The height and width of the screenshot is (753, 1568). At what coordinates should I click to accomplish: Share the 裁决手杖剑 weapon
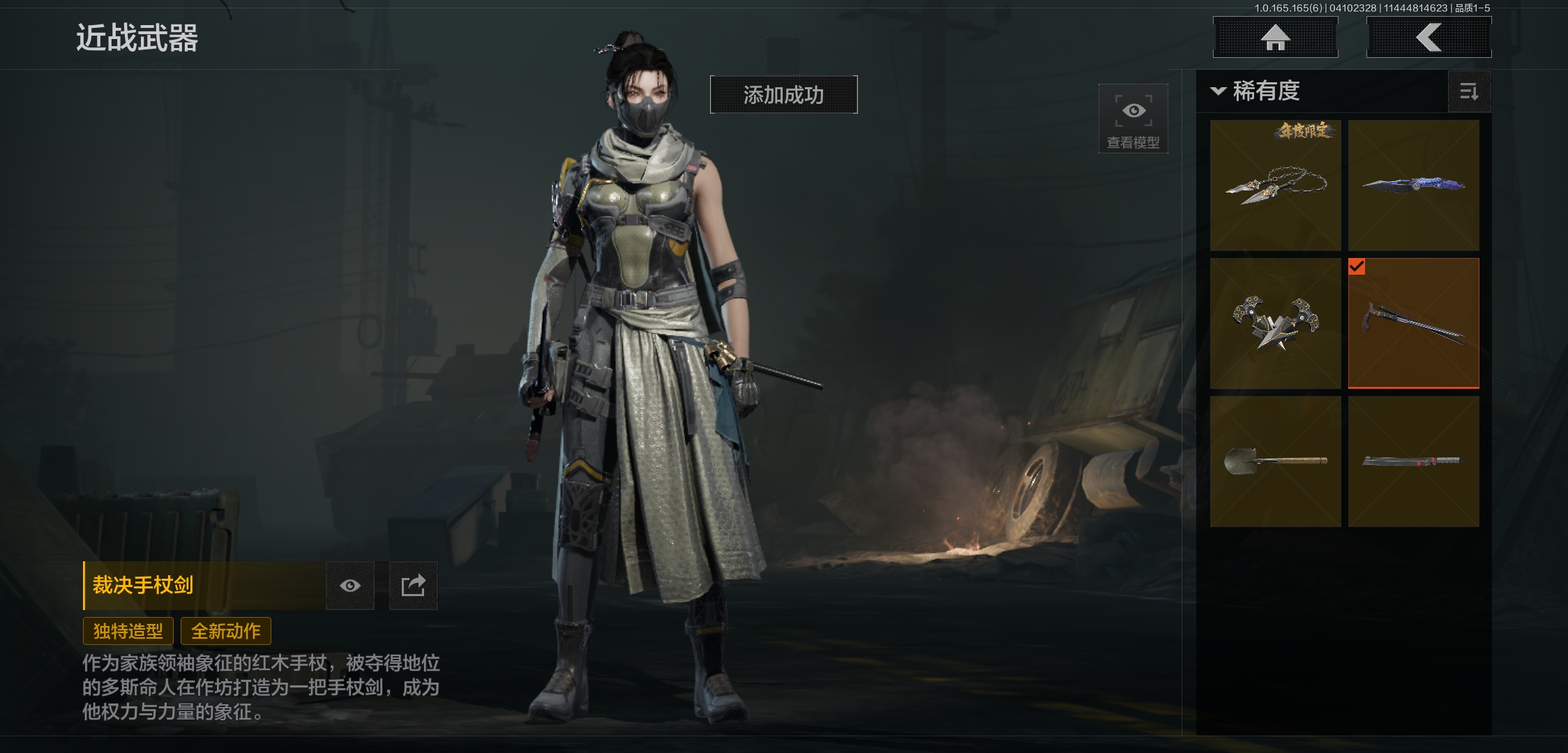(413, 586)
